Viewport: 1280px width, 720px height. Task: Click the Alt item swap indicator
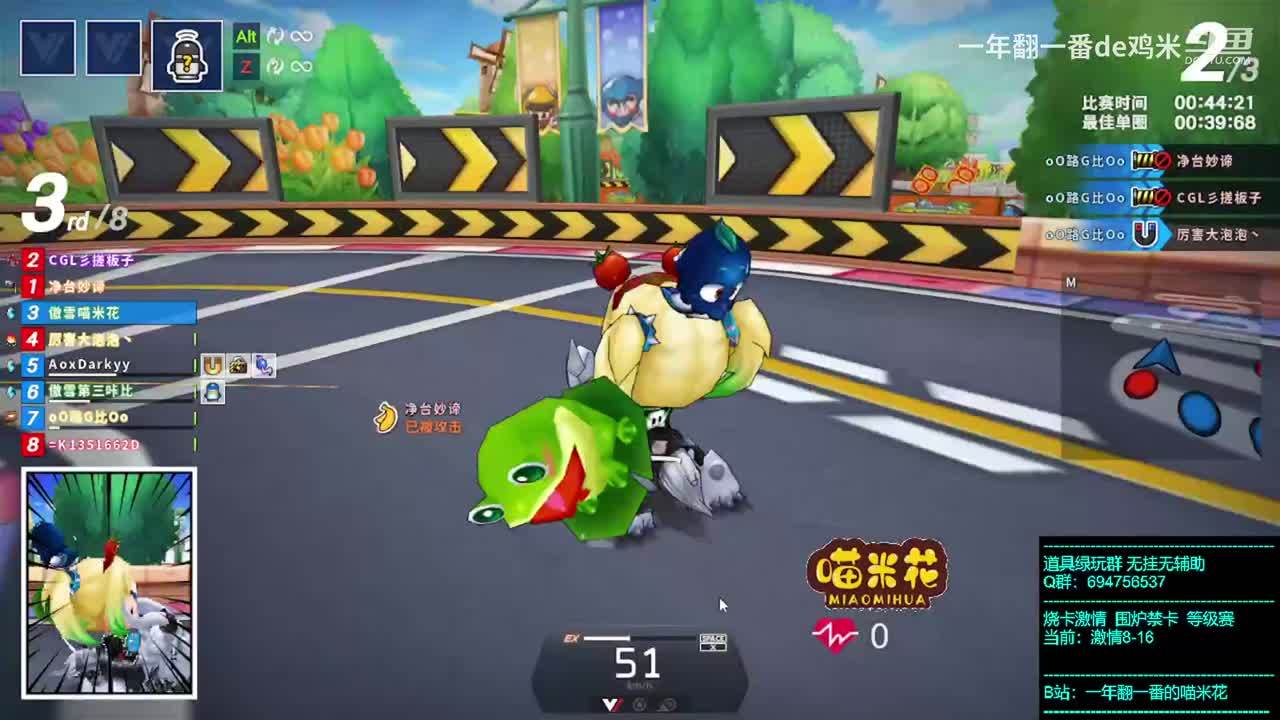coord(246,37)
